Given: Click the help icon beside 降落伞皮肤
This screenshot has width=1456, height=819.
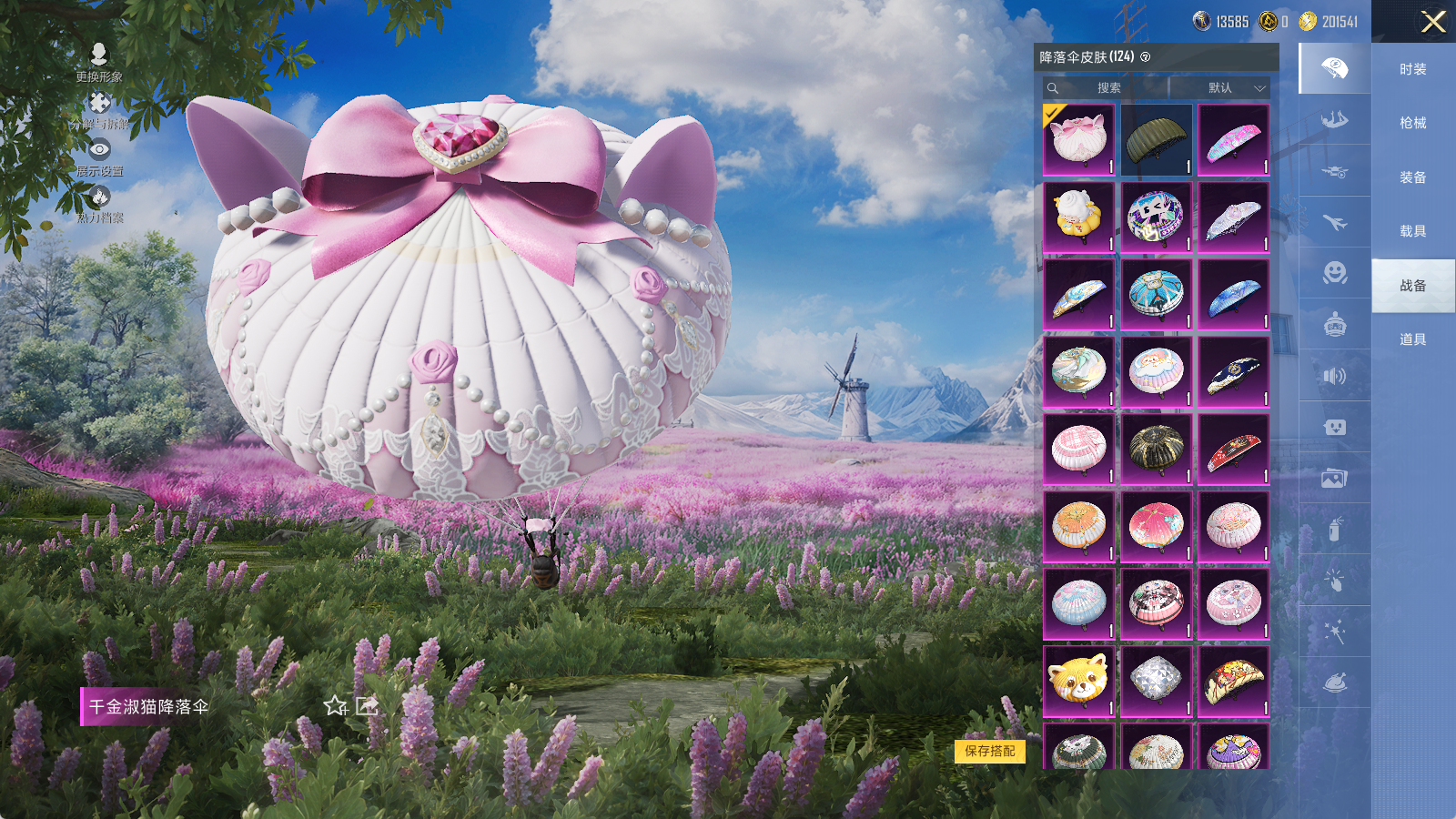Looking at the screenshot, I should point(1145,57).
